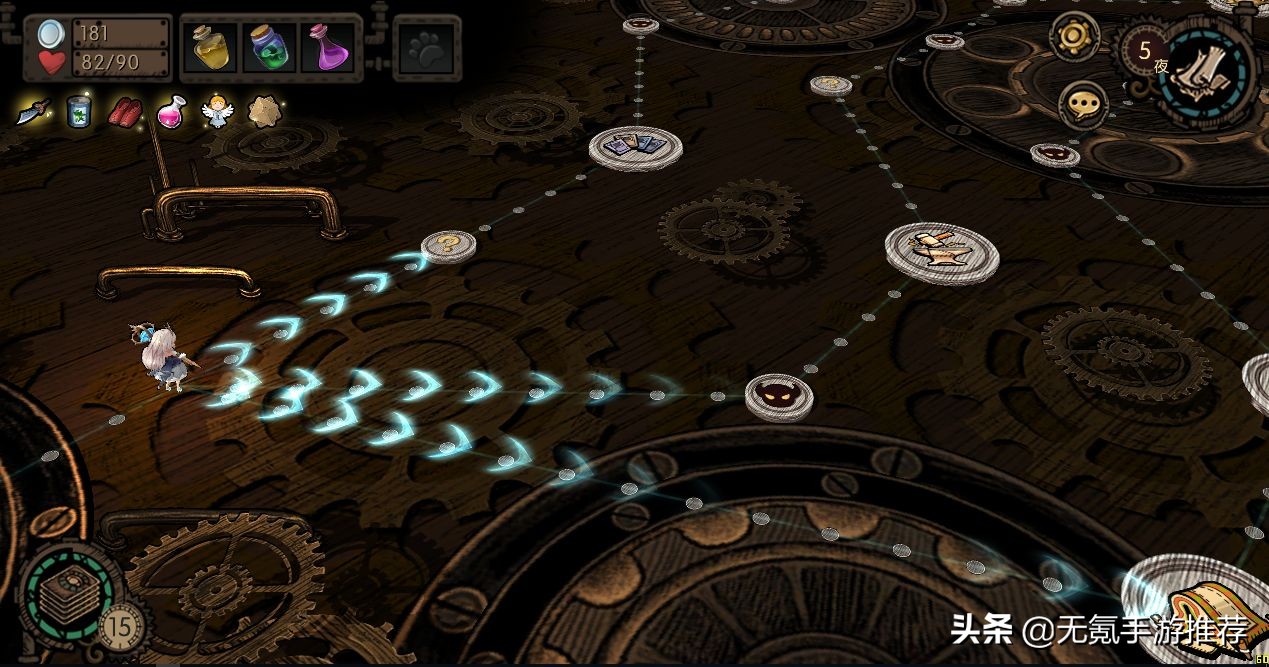The width and height of the screenshot is (1269, 667).
Task: Travel to the question mark event node
Action: click(448, 245)
